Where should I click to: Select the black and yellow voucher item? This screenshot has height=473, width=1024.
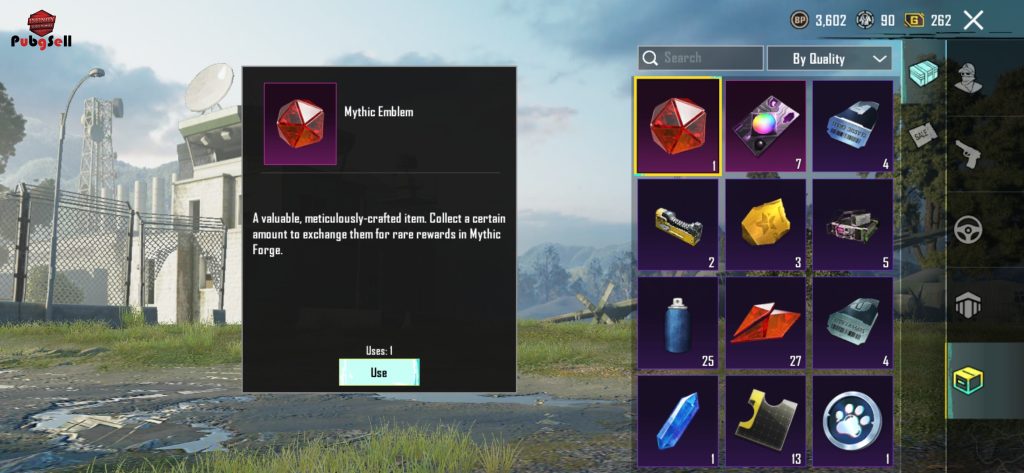point(765,420)
